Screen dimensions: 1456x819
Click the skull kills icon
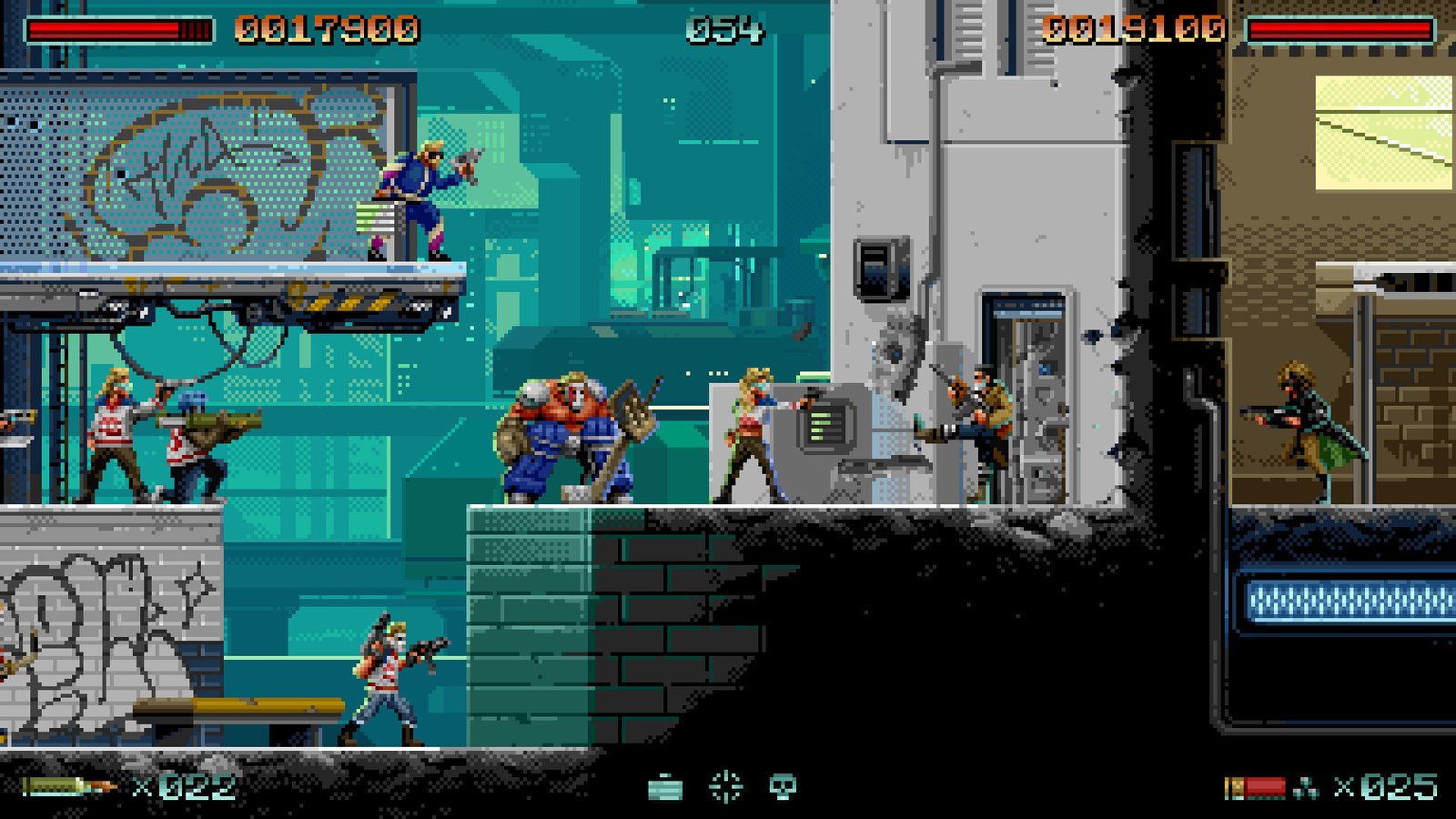pos(783,786)
